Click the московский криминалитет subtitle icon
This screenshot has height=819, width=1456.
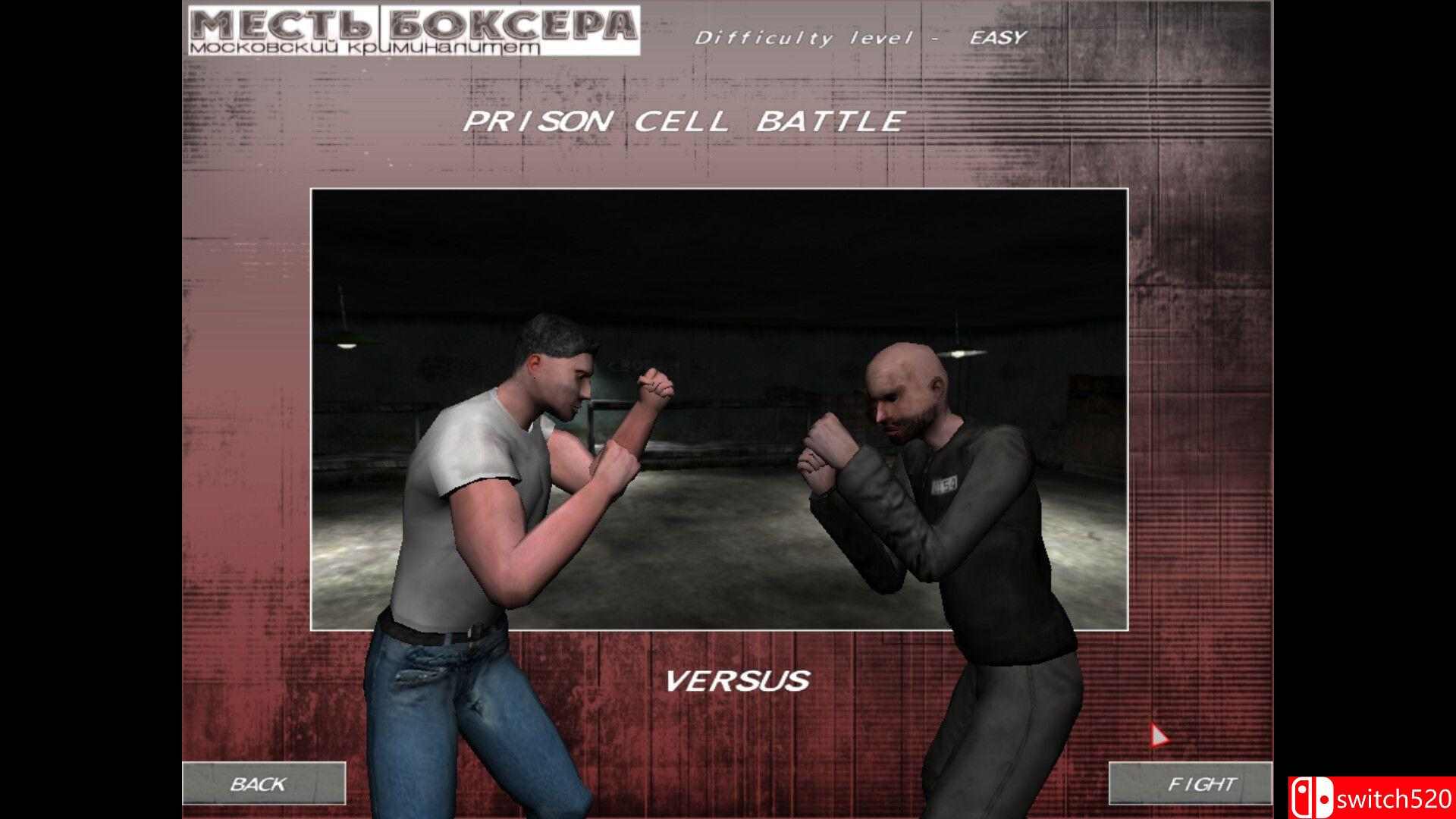pyautogui.click(x=364, y=47)
